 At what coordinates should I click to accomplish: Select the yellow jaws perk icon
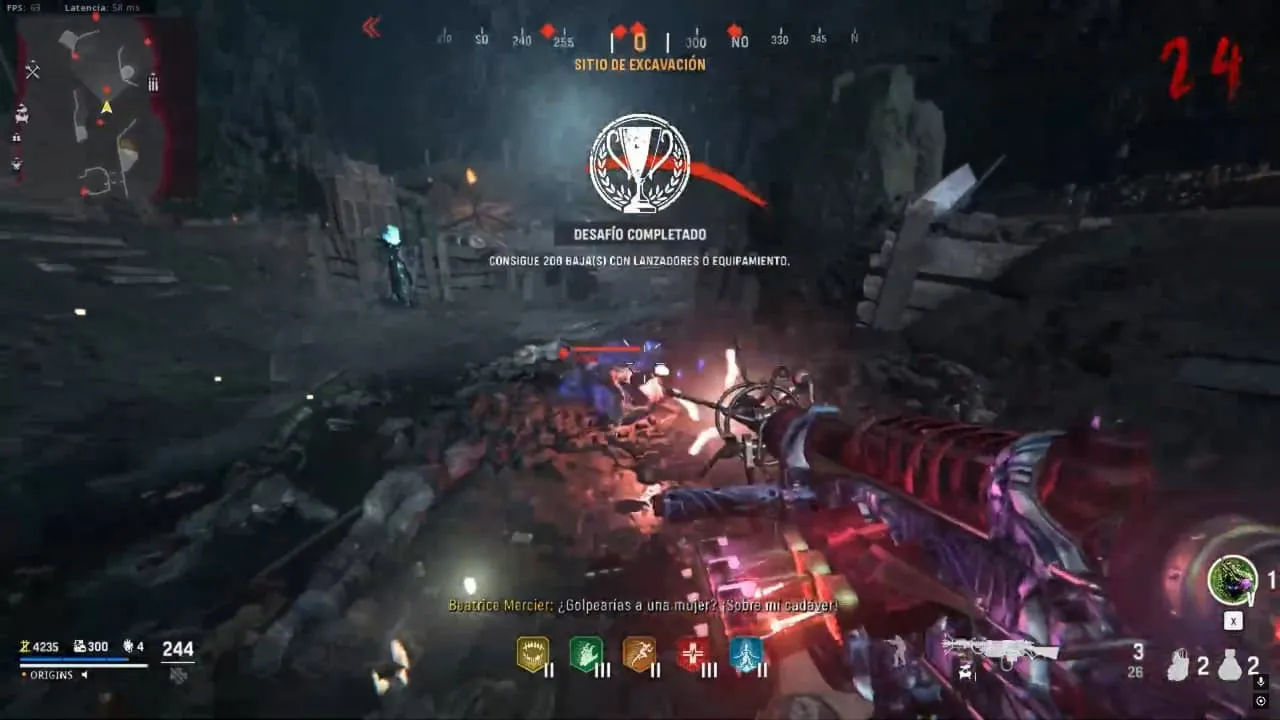click(x=532, y=654)
